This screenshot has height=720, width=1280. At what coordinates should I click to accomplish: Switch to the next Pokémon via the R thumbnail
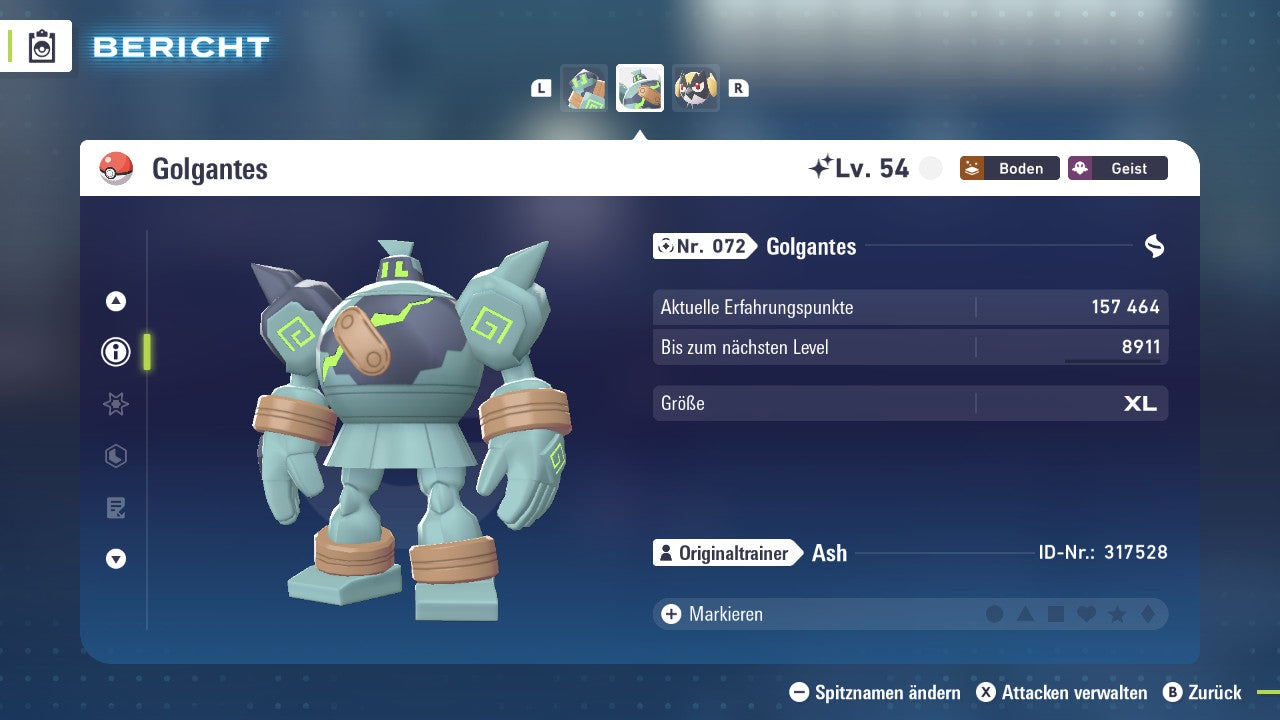click(696, 88)
